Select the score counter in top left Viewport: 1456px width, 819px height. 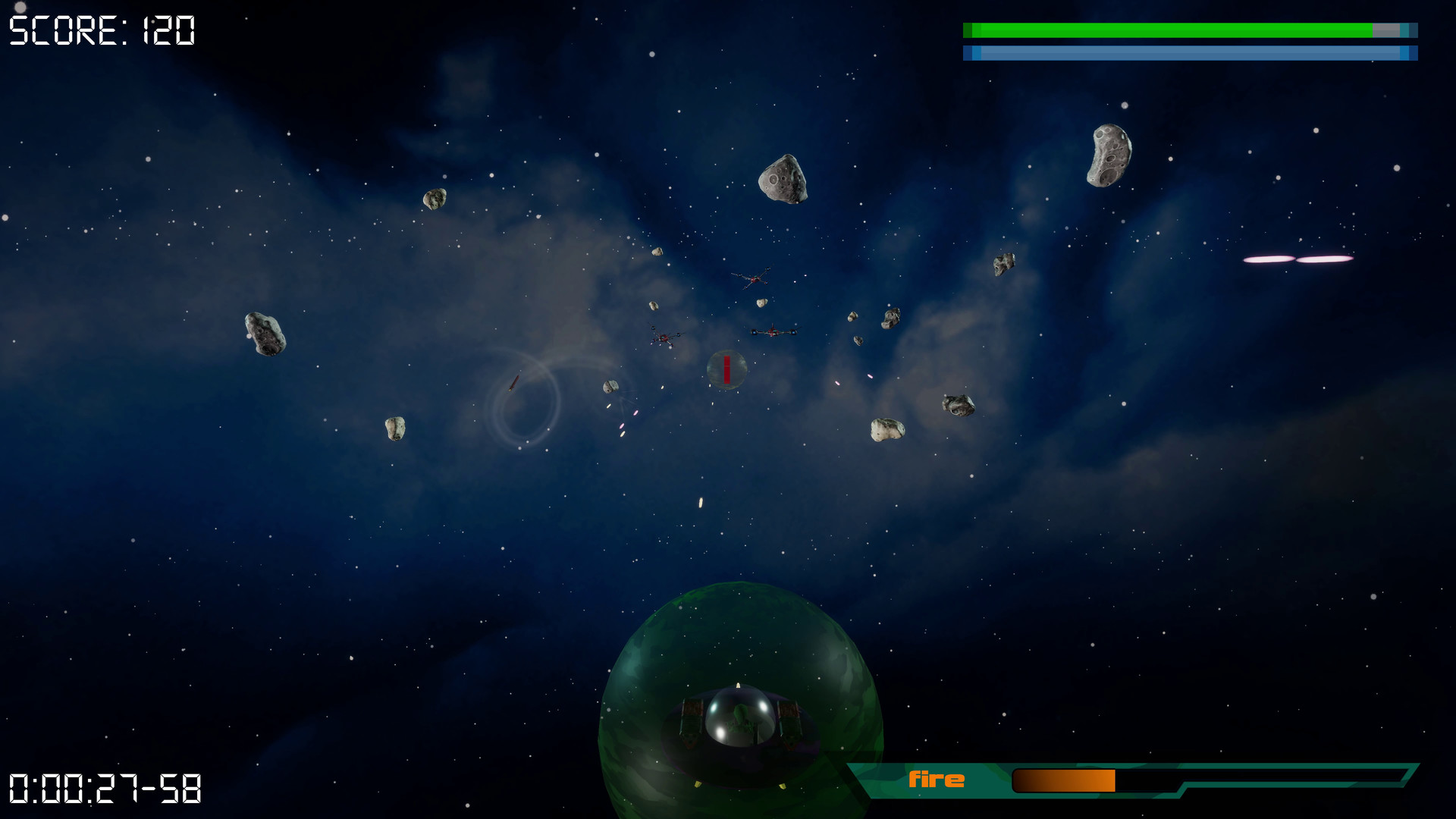tap(101, 29)
